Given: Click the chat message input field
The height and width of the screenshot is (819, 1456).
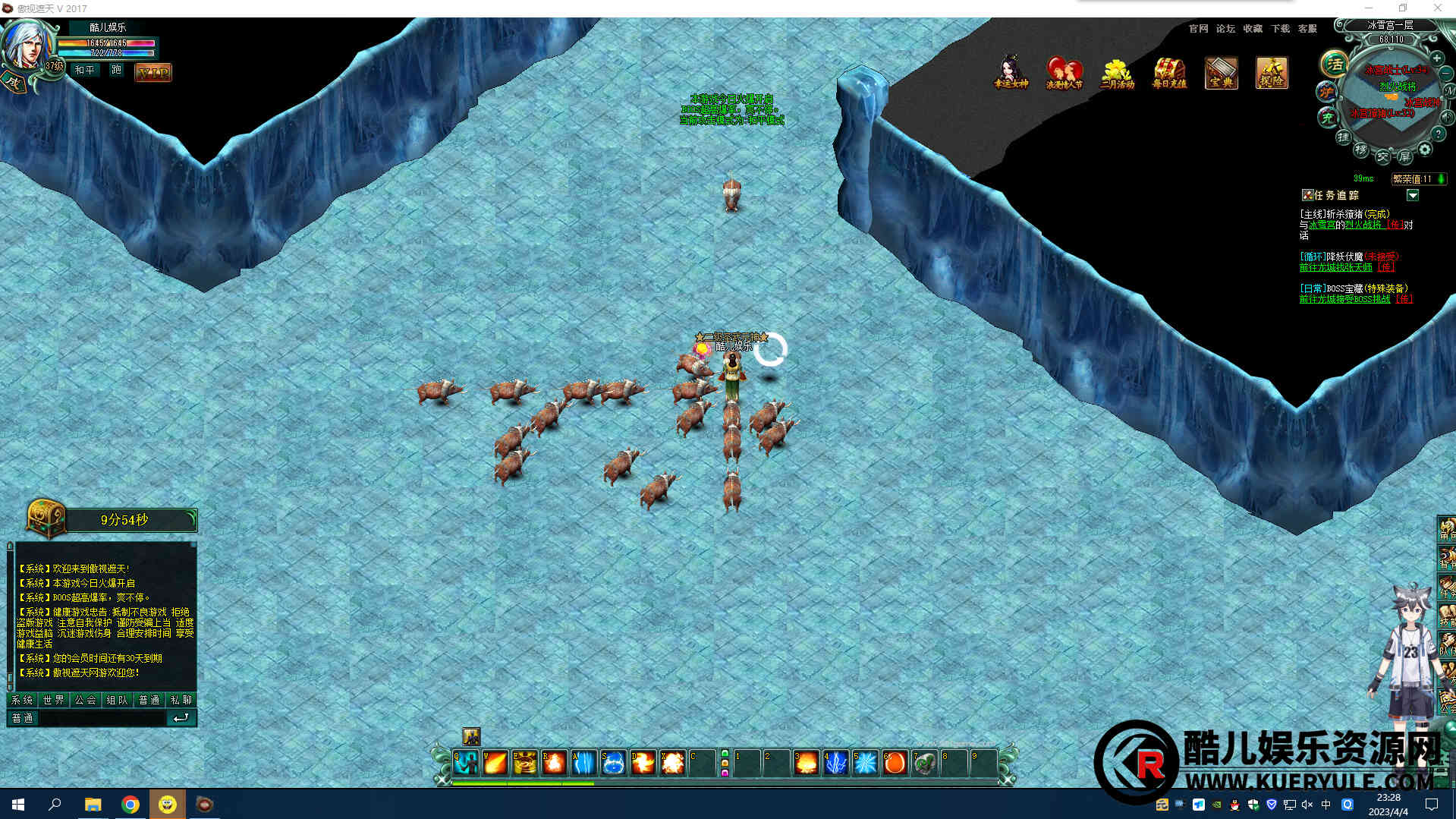Looking at the screenshot, I should 101,718.
